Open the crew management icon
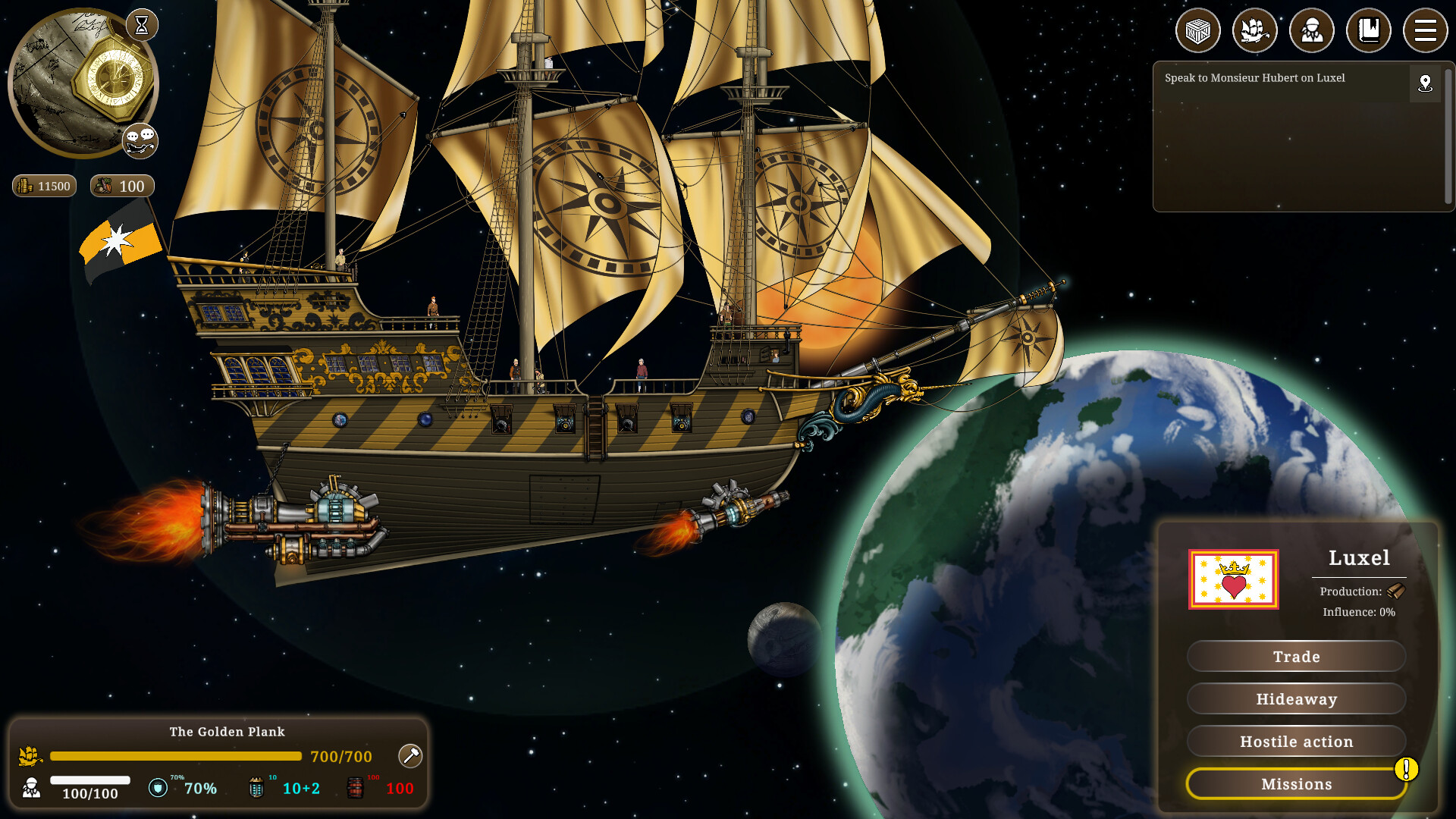This screenshot has width=1456, height=819. coord(1312,30)
